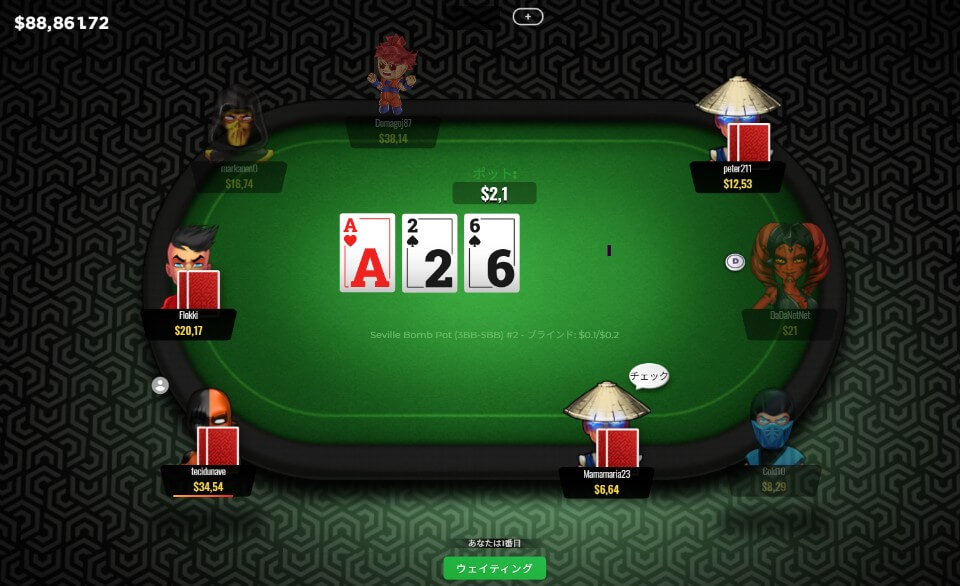Select Domagoj87's name plate
The width and height of the screenshot is (960, 586).
point(393,131)
